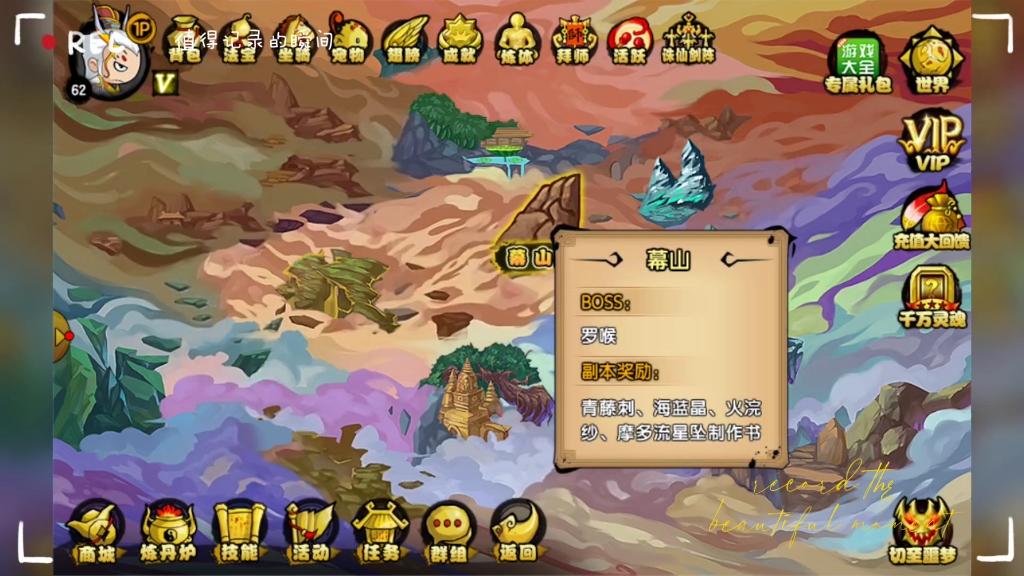The width and height of the screenshot is (1024, 576).
Task: Open the 背包 backpack menu
Action: point(184,40)
